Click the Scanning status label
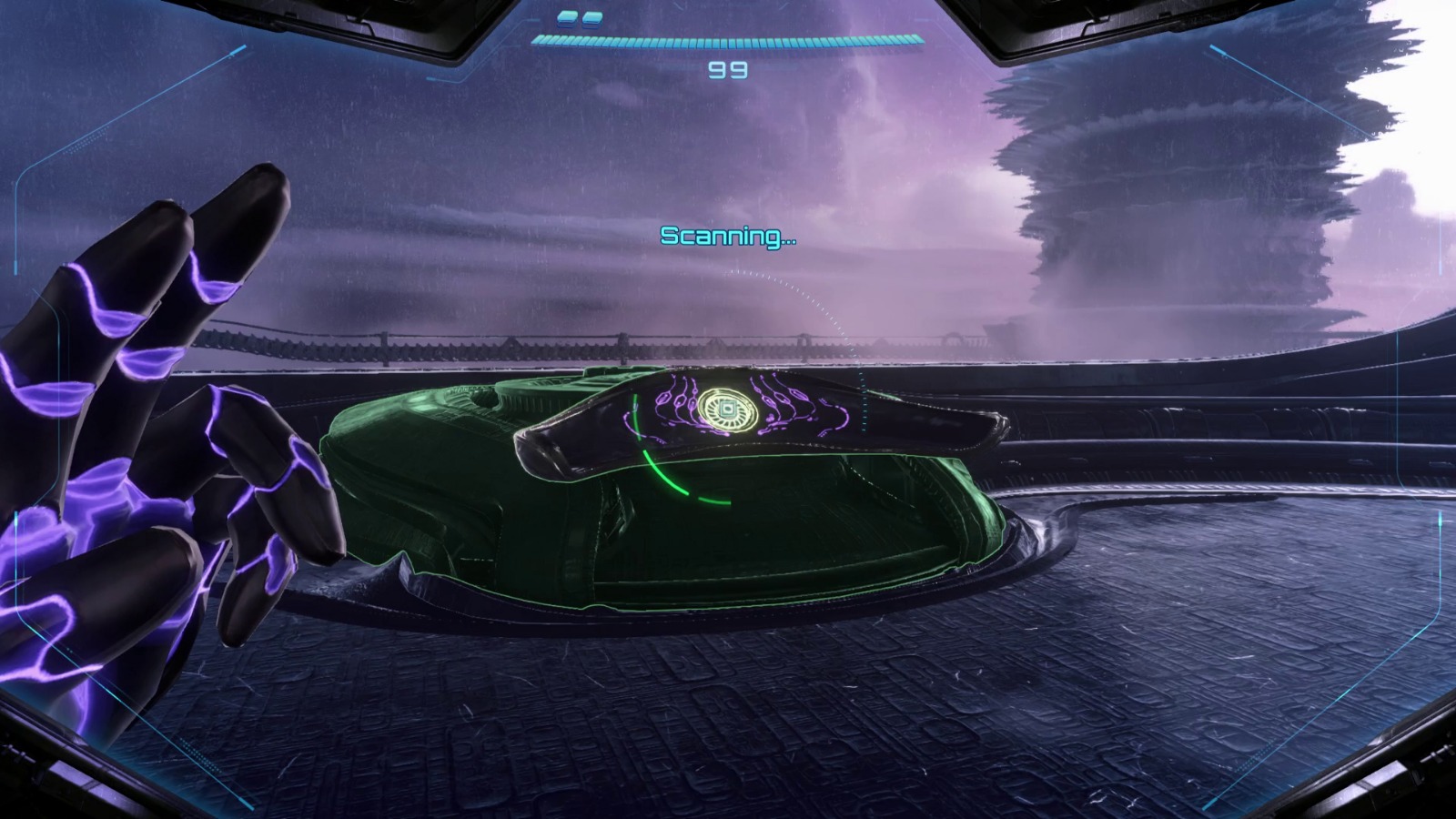The height and width of the screenshot is (819, 1456). 728,235
